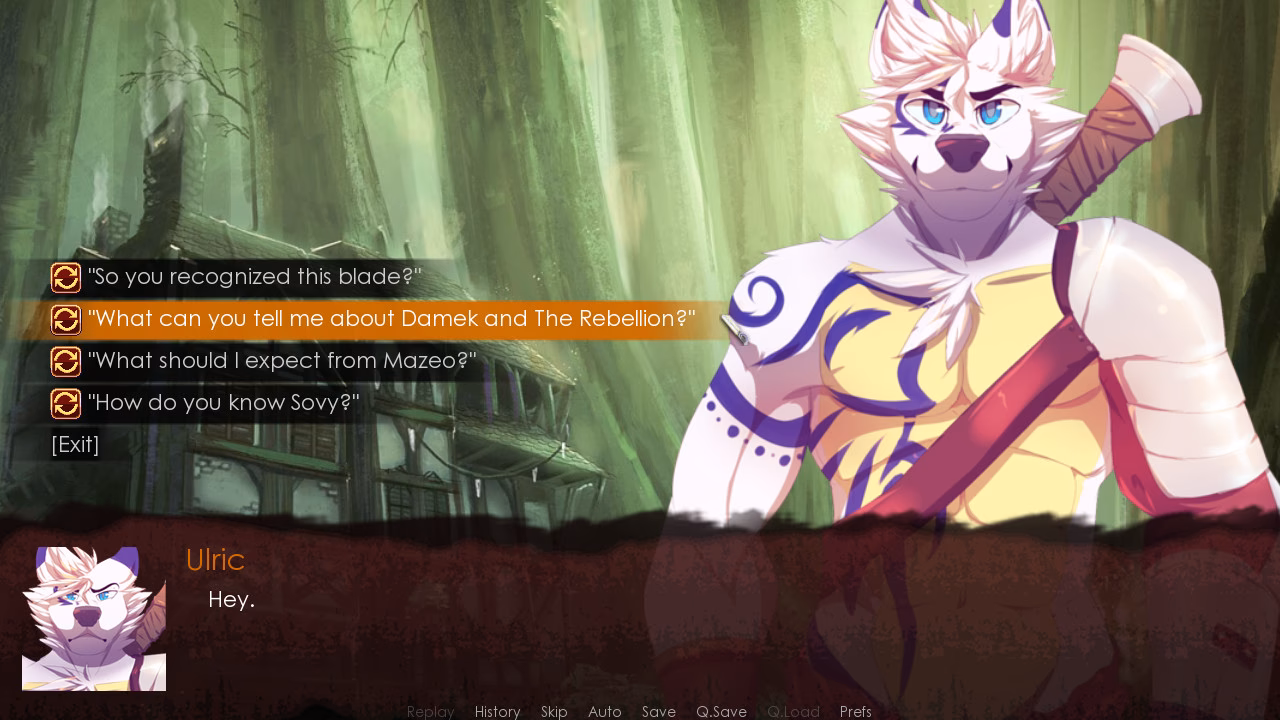Choose the Damek and The Rebellion question
Image resolution: width=1280 pixels, height=720 pixels.
[391, 320]
